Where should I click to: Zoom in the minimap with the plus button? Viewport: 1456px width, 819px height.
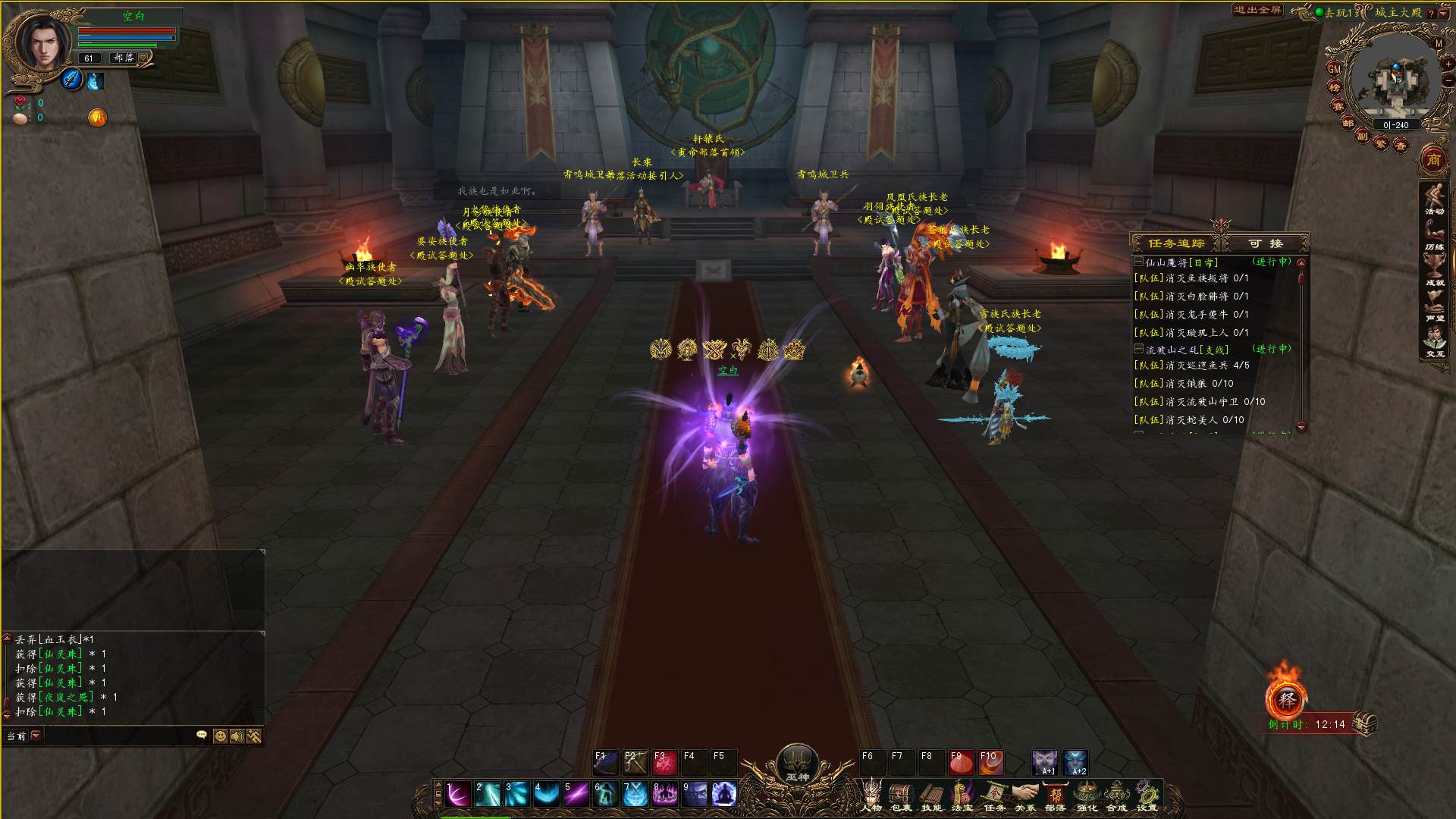(x=1448, y=63)
